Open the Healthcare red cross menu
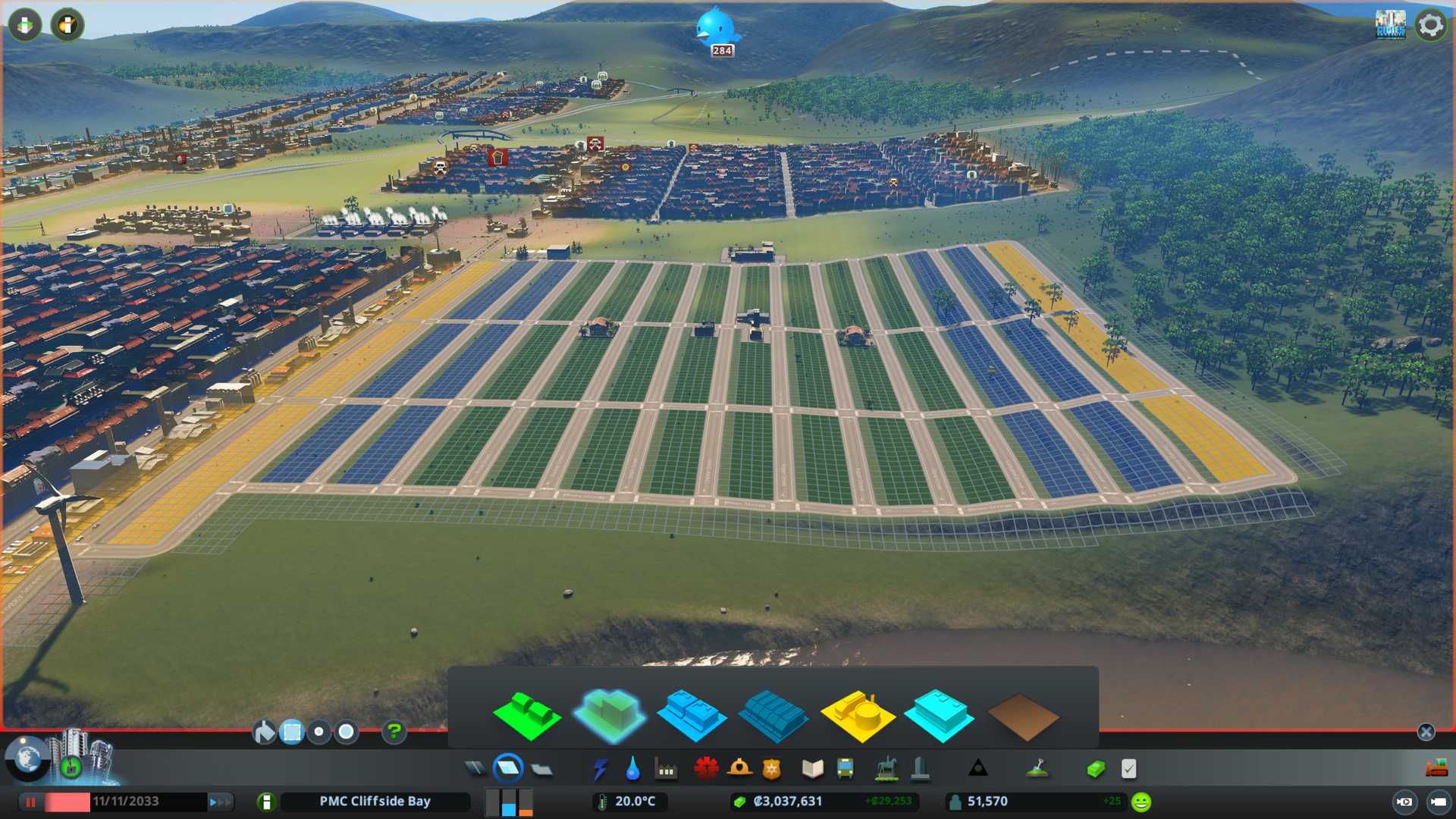1456x819 pixels. point(706,769)
